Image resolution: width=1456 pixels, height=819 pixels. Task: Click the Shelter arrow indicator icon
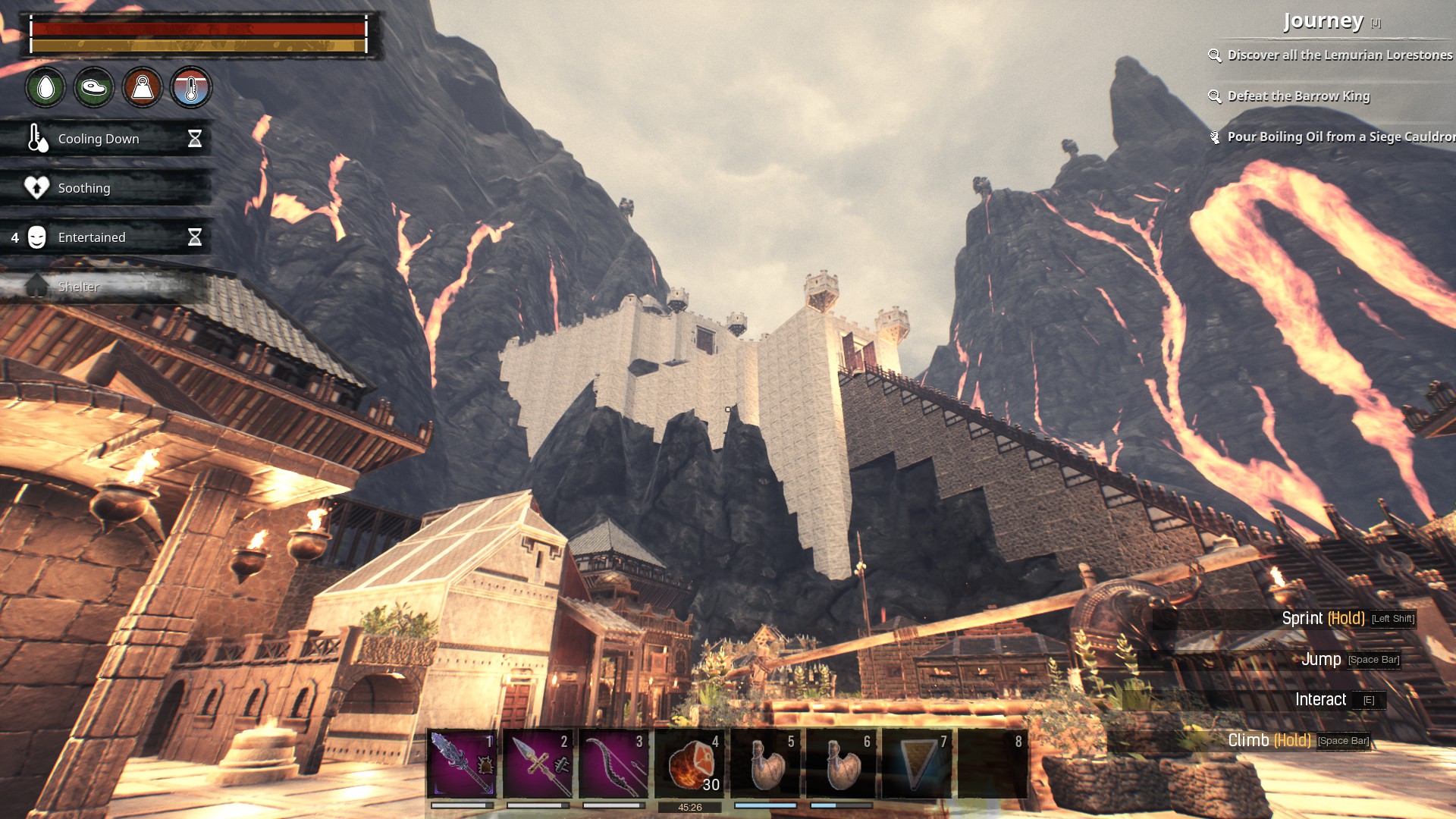36,287
